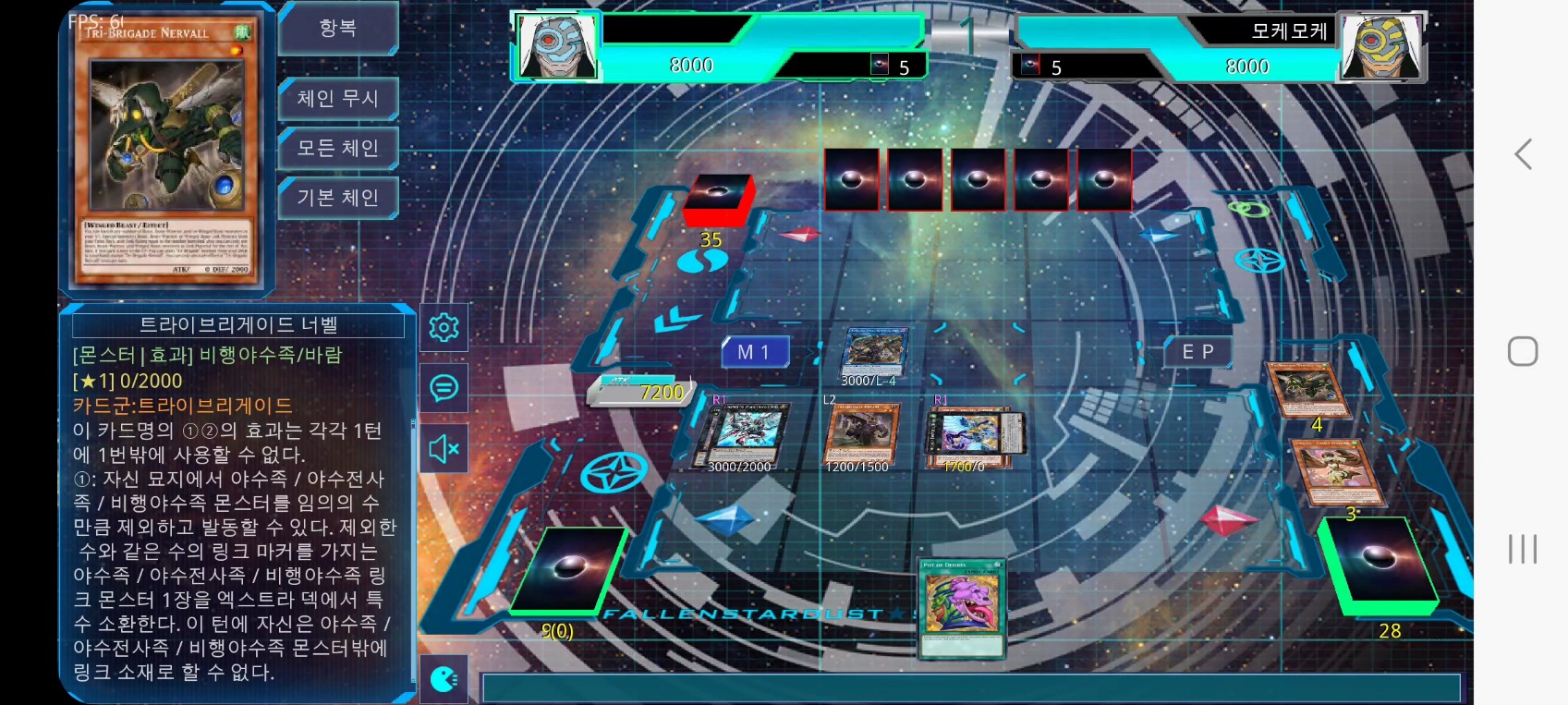
Task: Click the 항복 surrender button
Action: [338, 29]
